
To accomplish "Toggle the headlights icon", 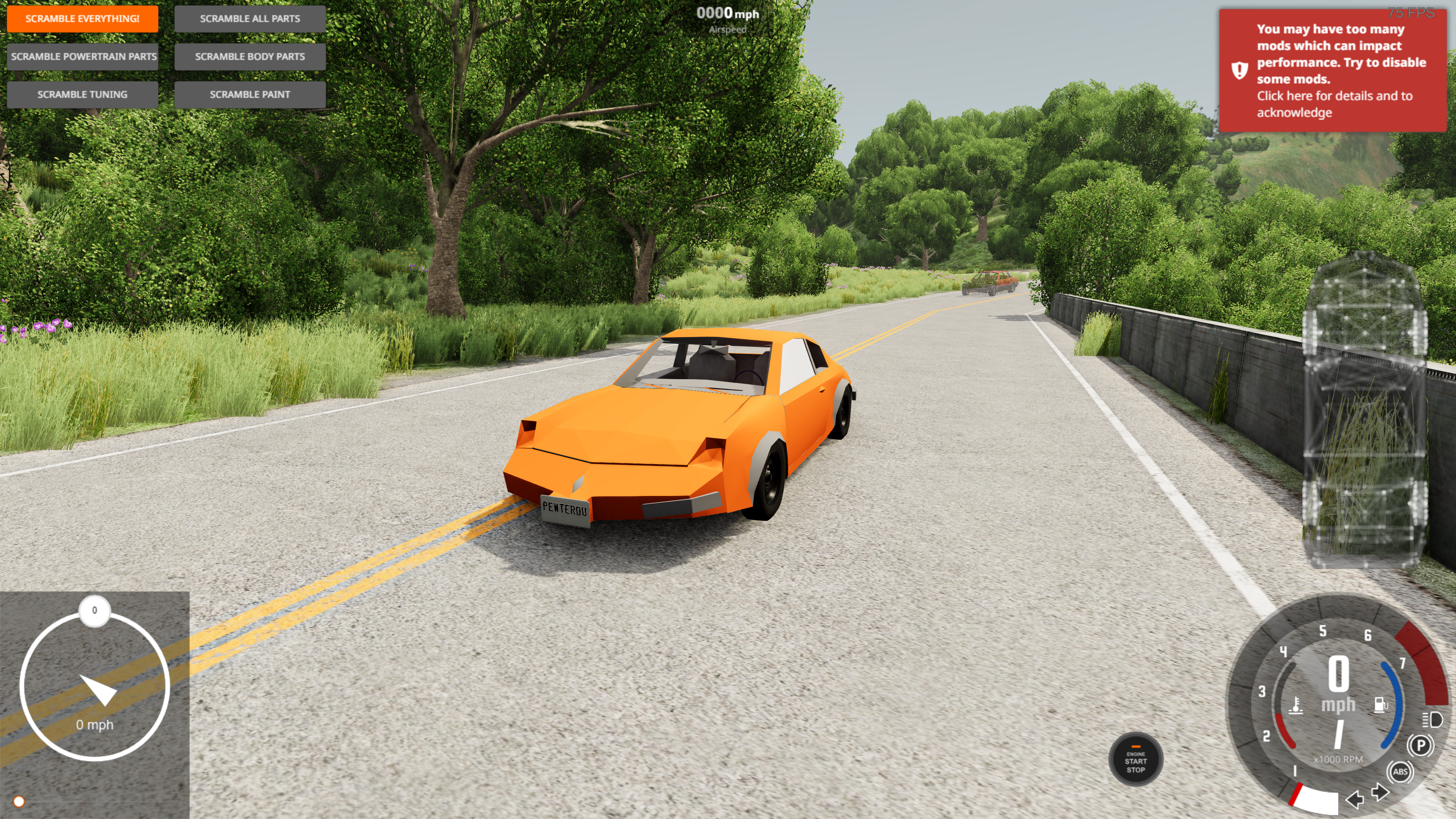I will click(1432, 720).
